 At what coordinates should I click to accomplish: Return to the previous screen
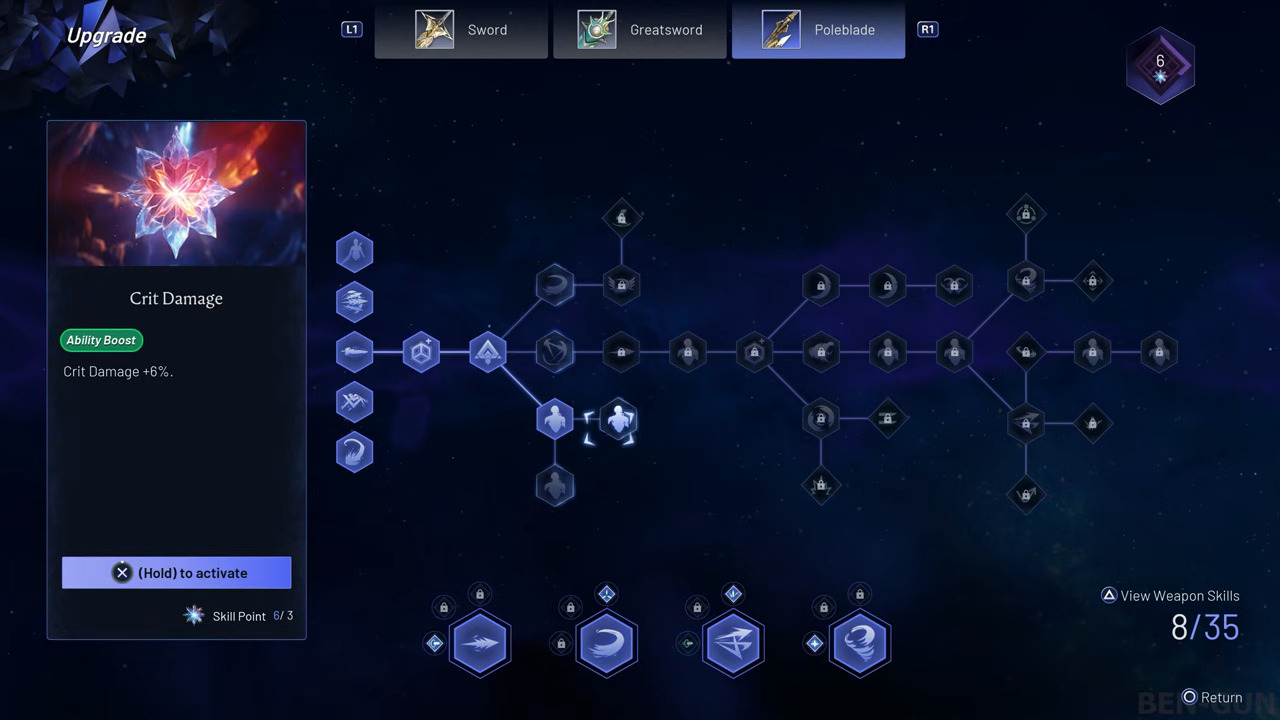1212,698
